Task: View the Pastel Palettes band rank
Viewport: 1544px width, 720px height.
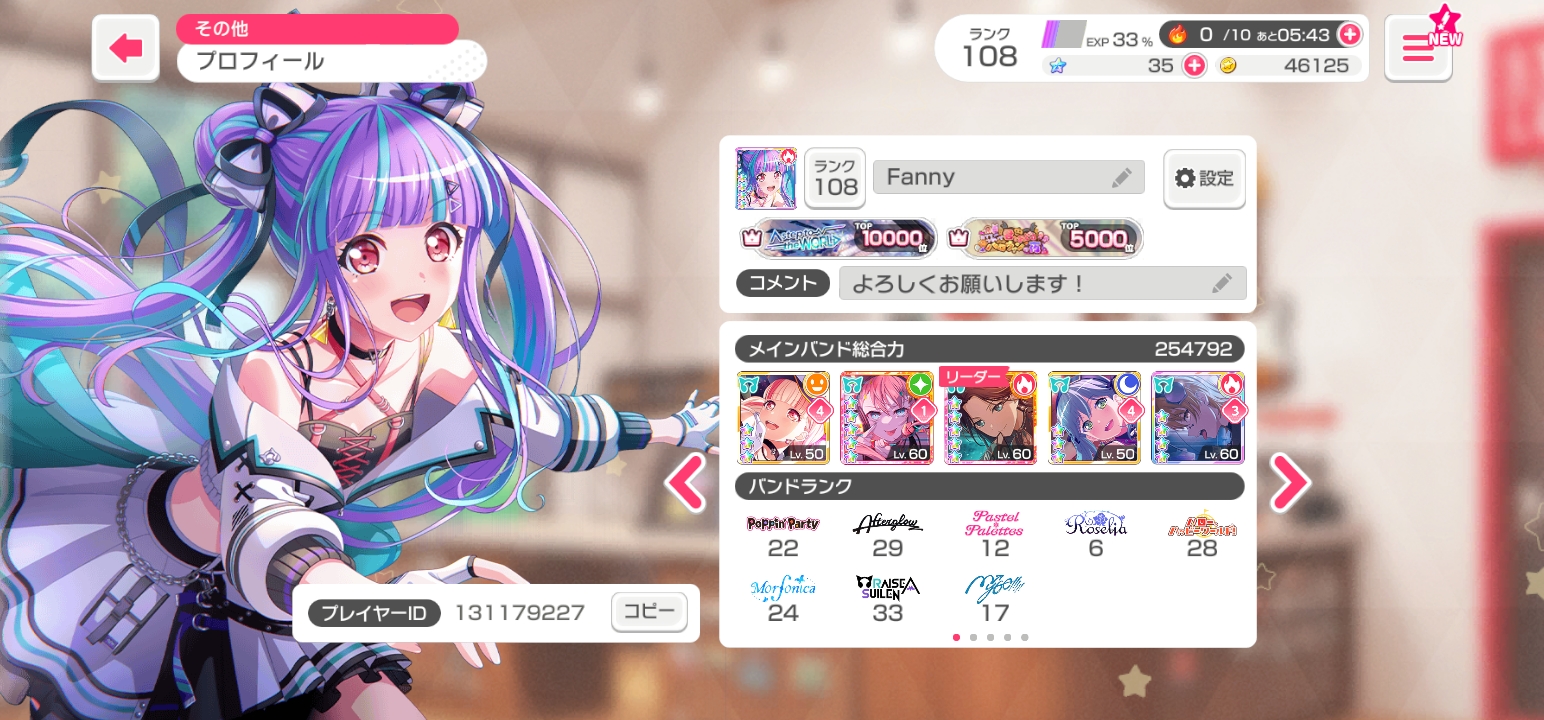Action: (994, 536)
